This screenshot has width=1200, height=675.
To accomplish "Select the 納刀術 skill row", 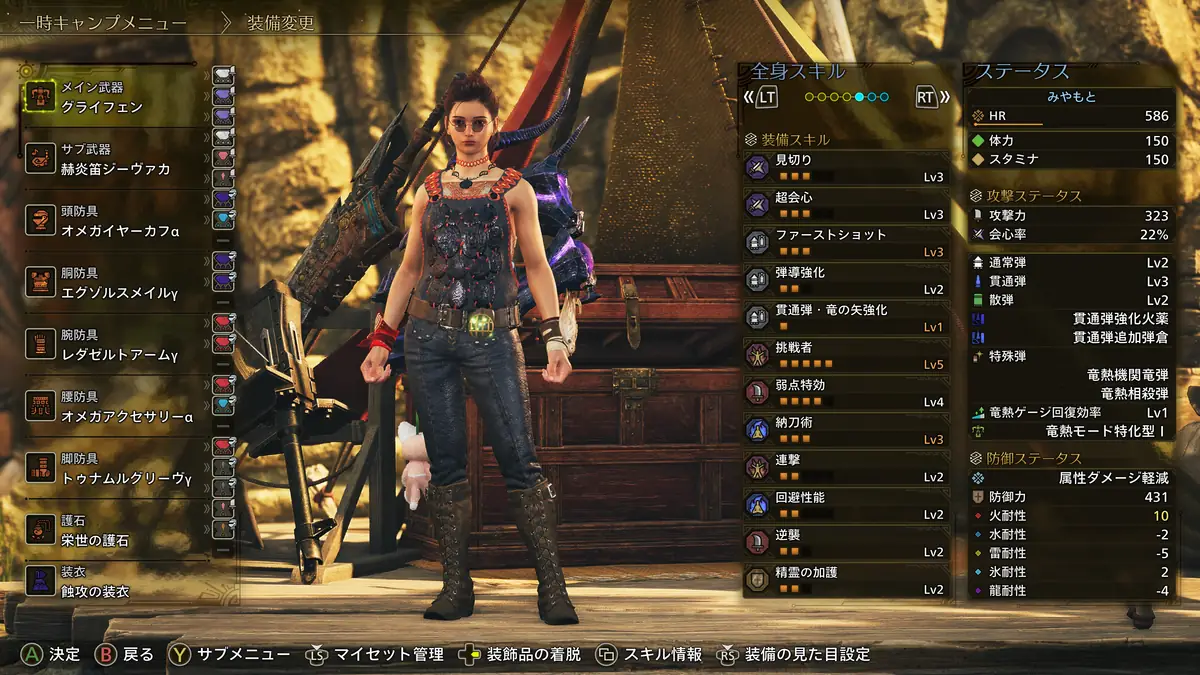I will click(x=846, y=430).
